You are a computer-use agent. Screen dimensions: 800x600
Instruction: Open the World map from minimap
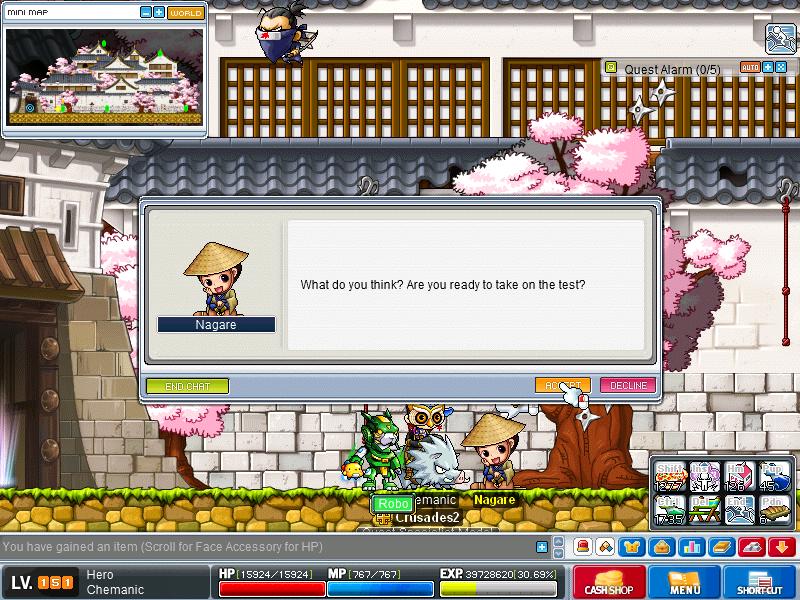[185, 13]
